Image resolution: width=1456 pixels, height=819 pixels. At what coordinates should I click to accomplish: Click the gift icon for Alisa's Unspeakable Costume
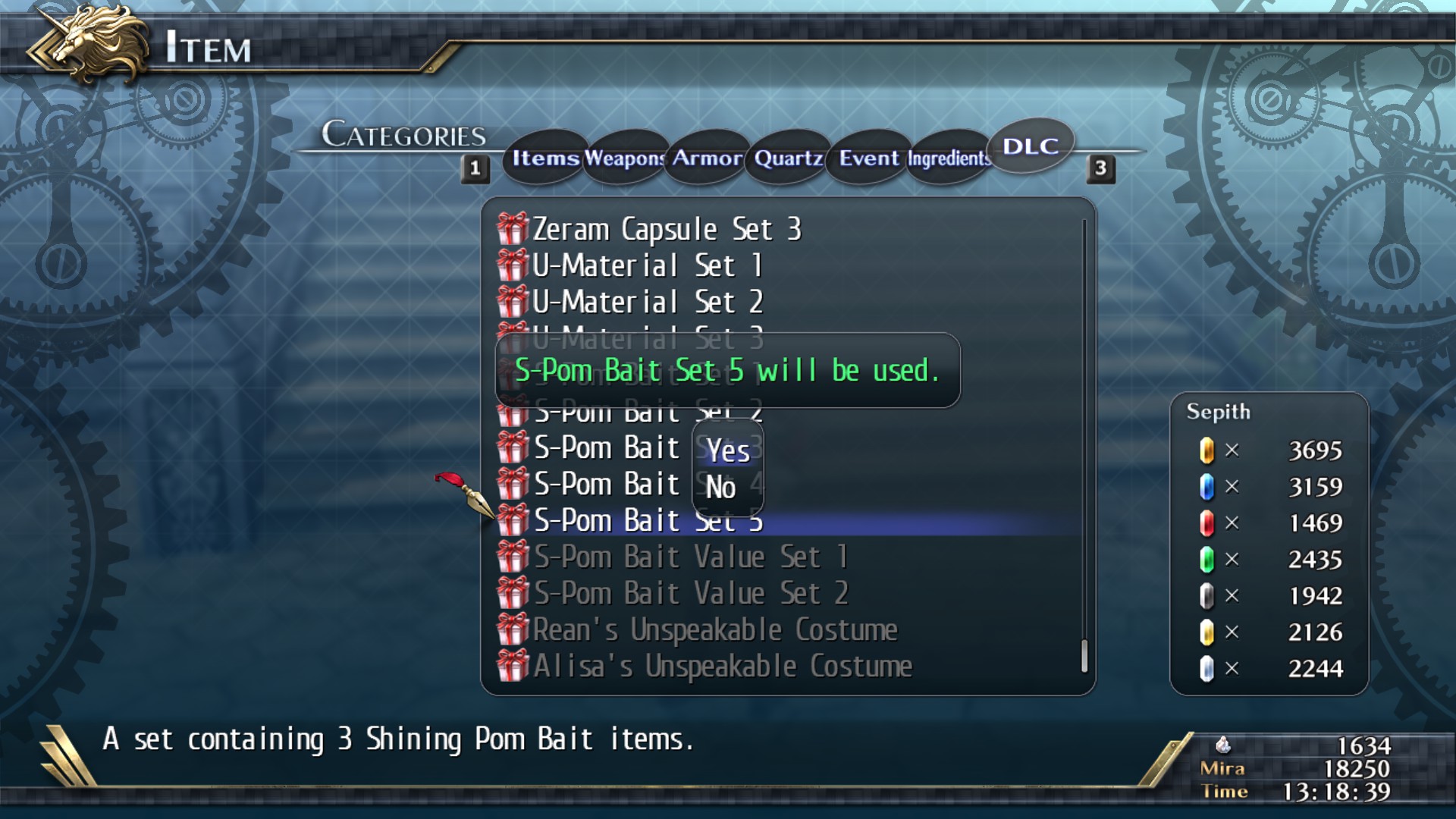[x=512, y=666]
